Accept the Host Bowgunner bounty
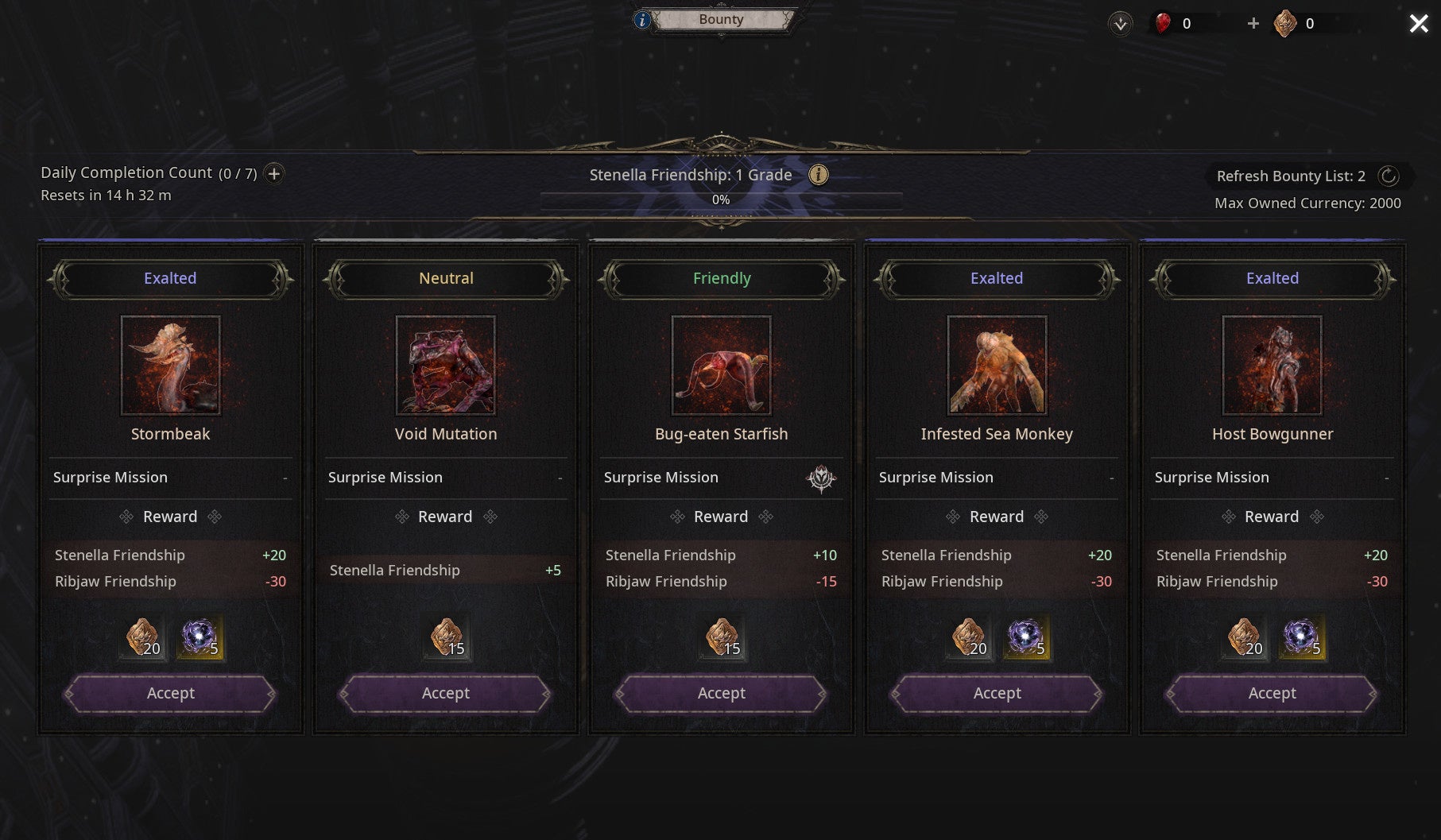 point(1272,694)
